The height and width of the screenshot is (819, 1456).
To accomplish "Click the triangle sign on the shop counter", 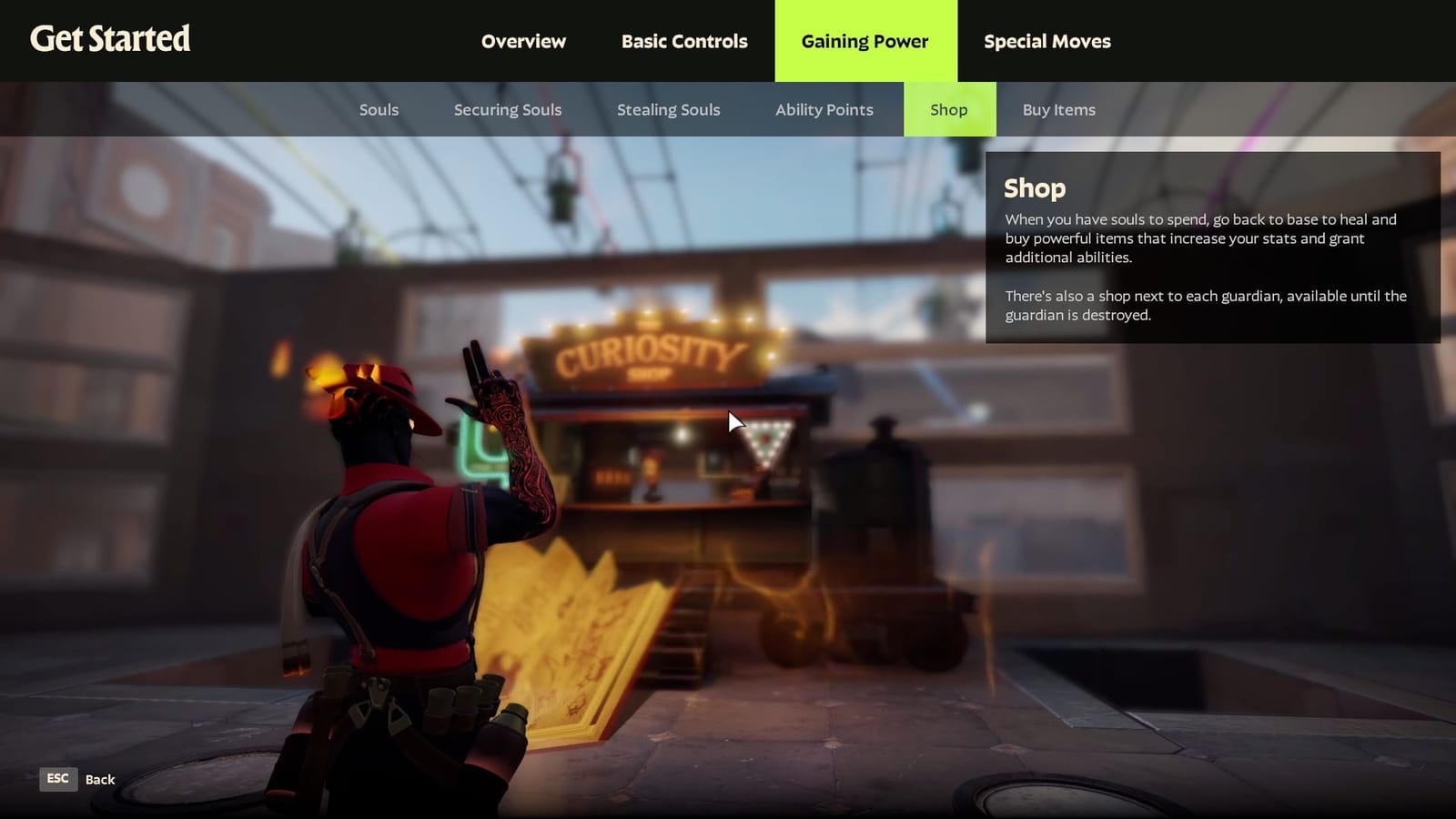I will [x=769, y=443].
